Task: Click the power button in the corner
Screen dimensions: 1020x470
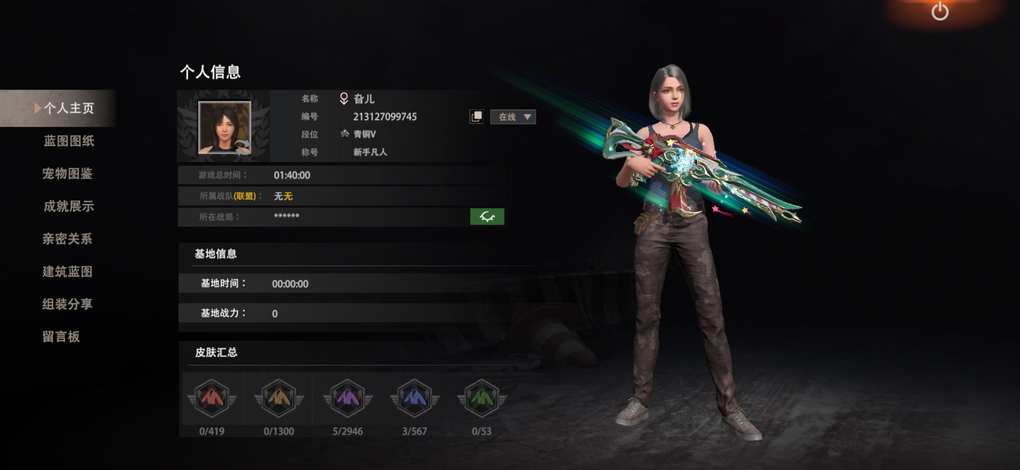Action: [939, 12]
